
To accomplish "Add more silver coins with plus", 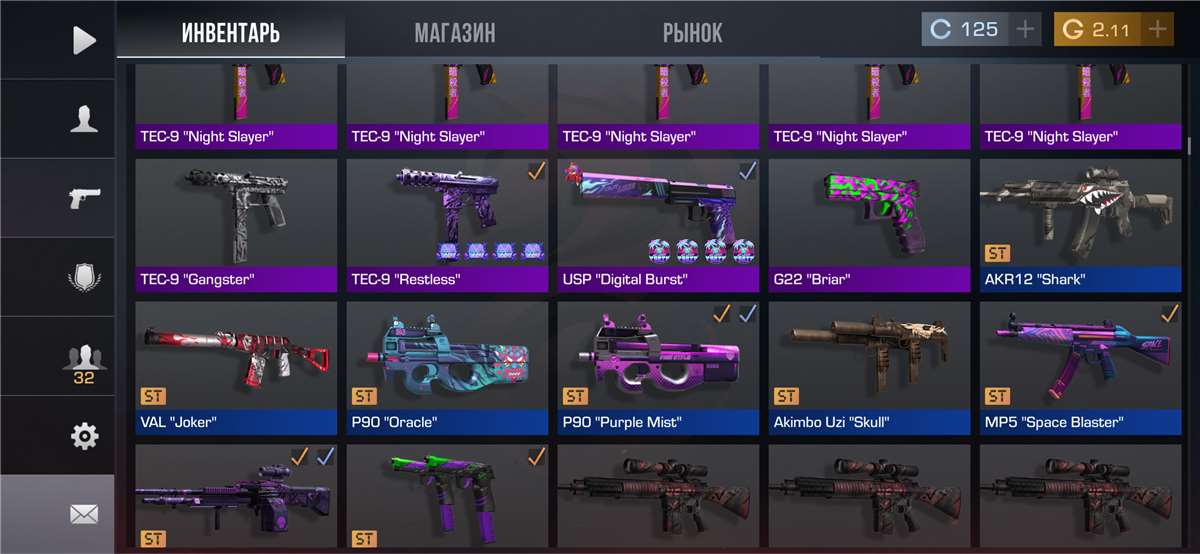I will 1025,30.
